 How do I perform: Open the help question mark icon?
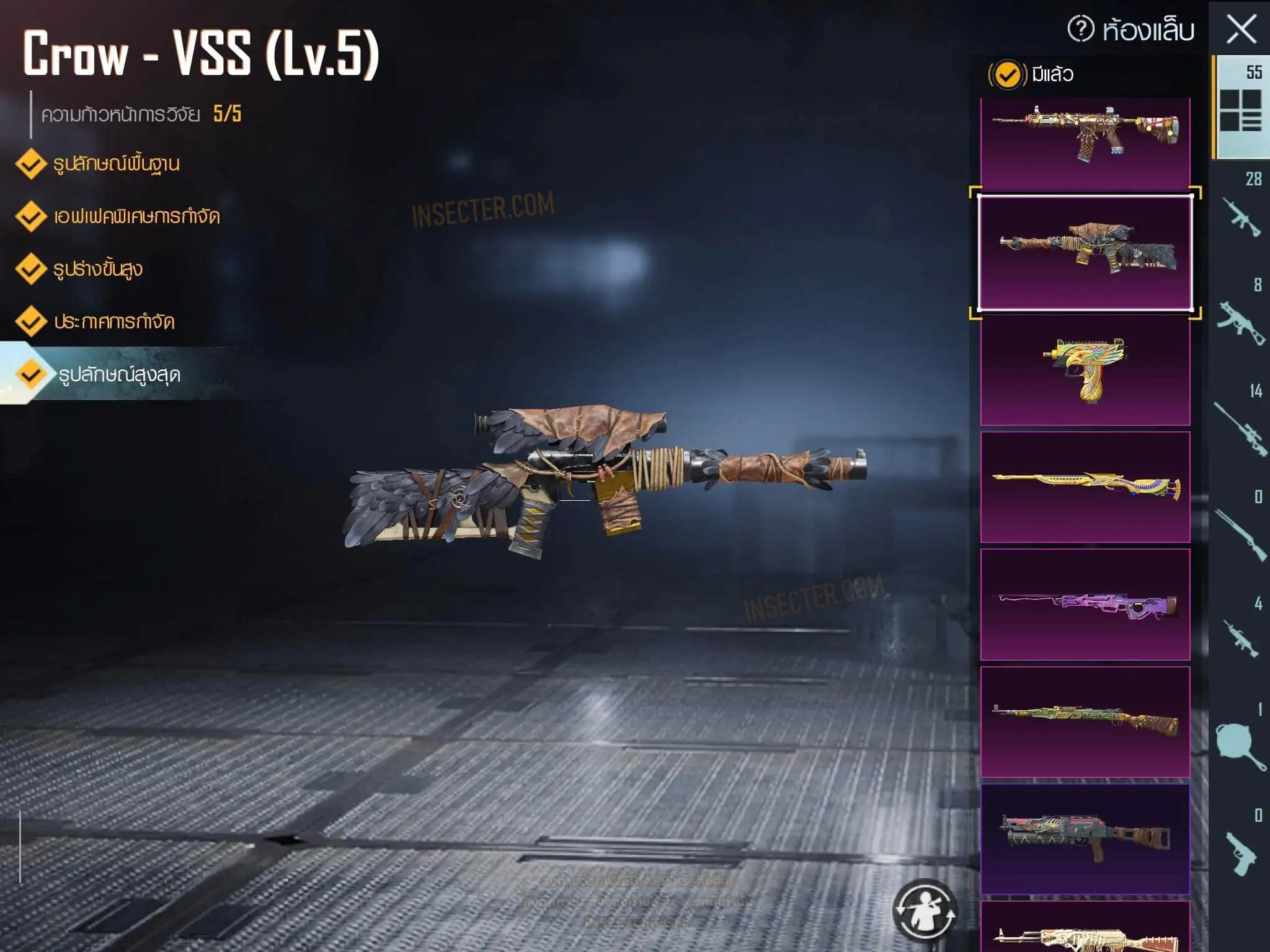(x=1081, y=29)
